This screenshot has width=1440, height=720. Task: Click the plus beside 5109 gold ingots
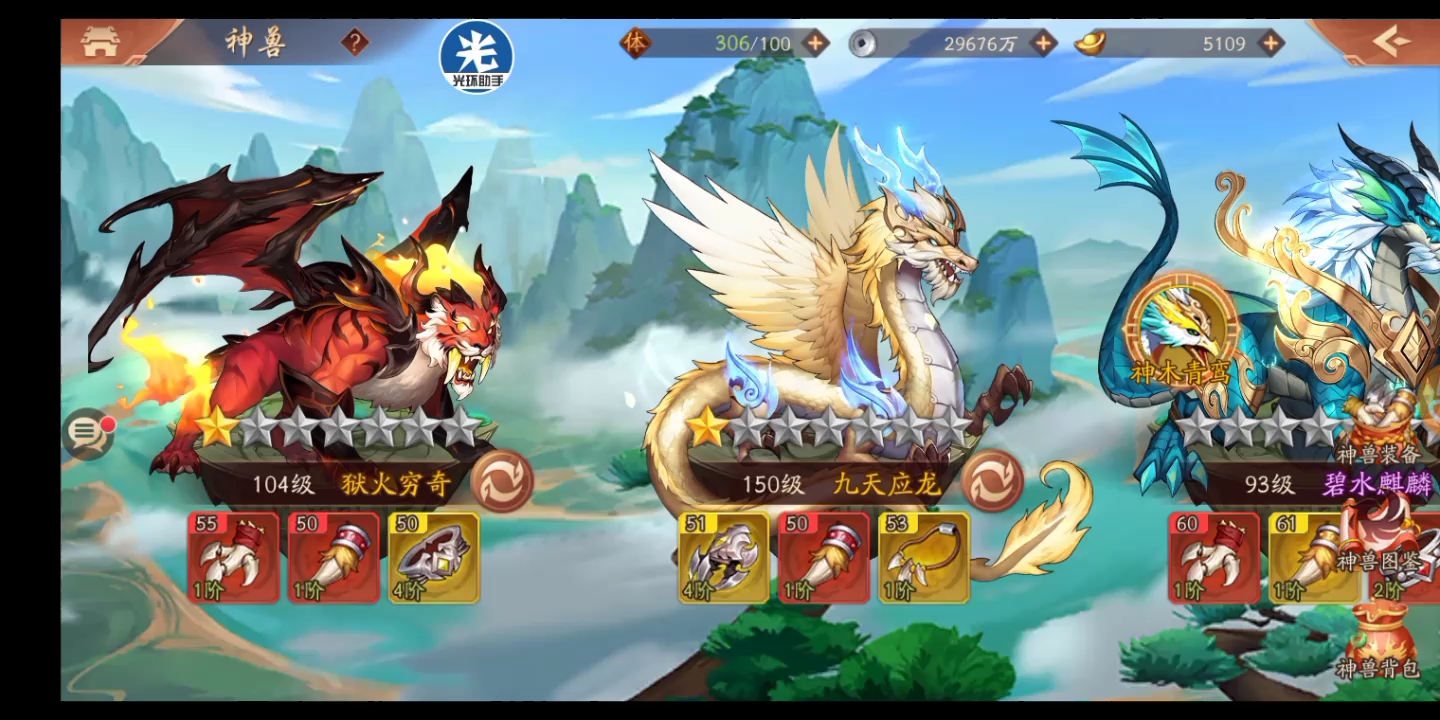(1270, 43)
